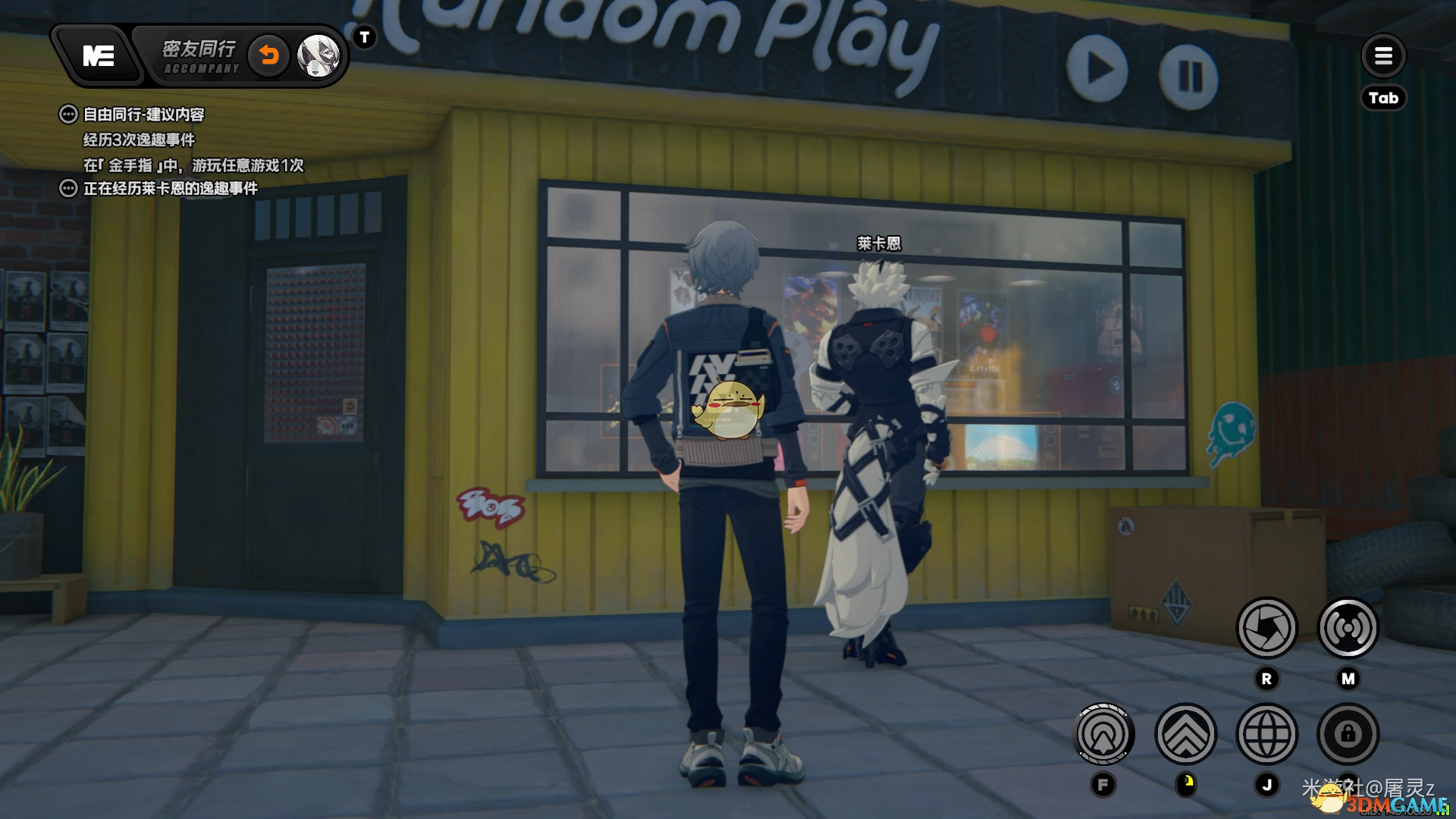
Task: Activate the broadcast signal icon
Action: 1348,628
